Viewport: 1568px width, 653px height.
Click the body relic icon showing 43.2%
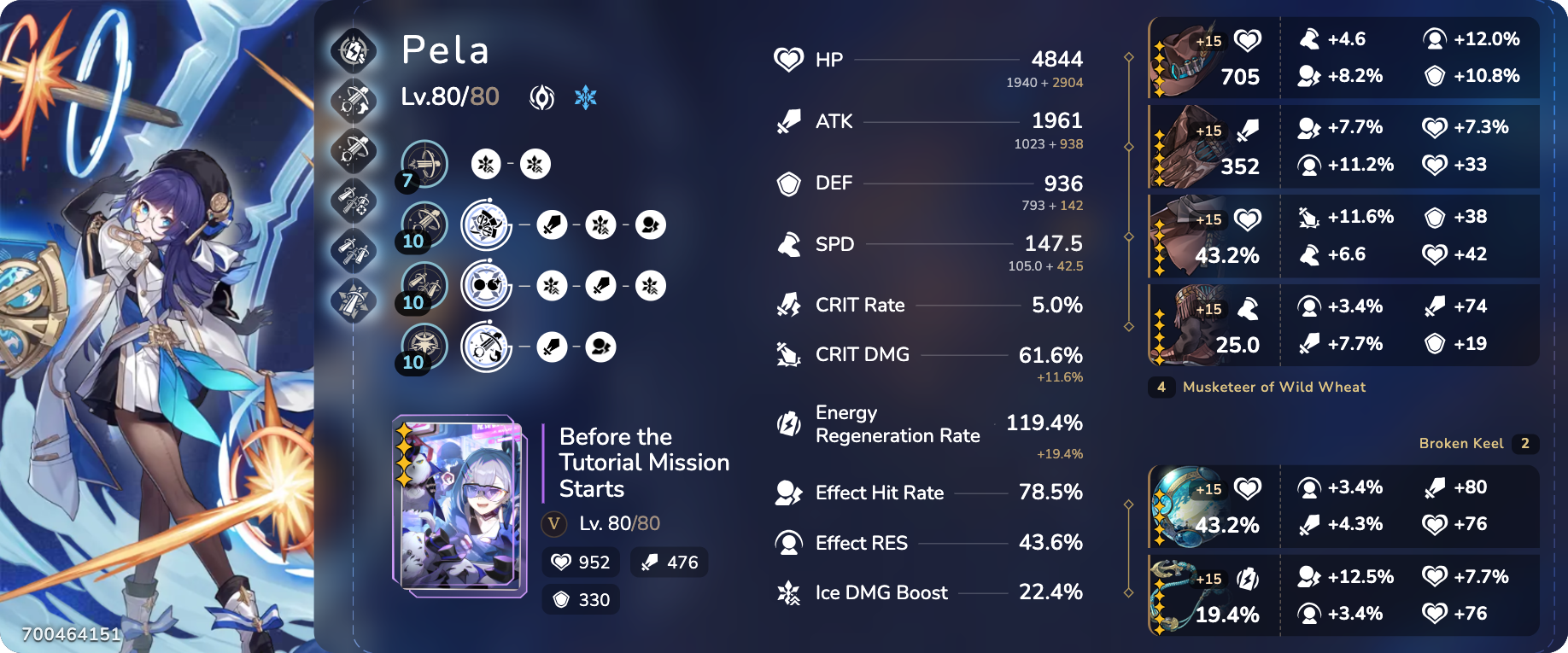point(1194,235)
